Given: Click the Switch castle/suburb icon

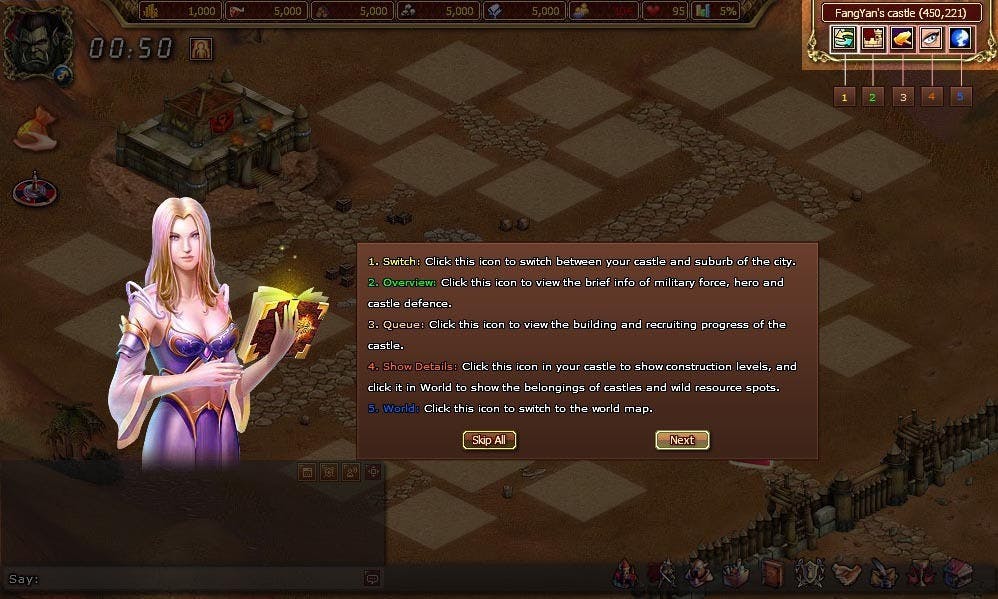Looking at the screenshot, I should click(845, 39).
